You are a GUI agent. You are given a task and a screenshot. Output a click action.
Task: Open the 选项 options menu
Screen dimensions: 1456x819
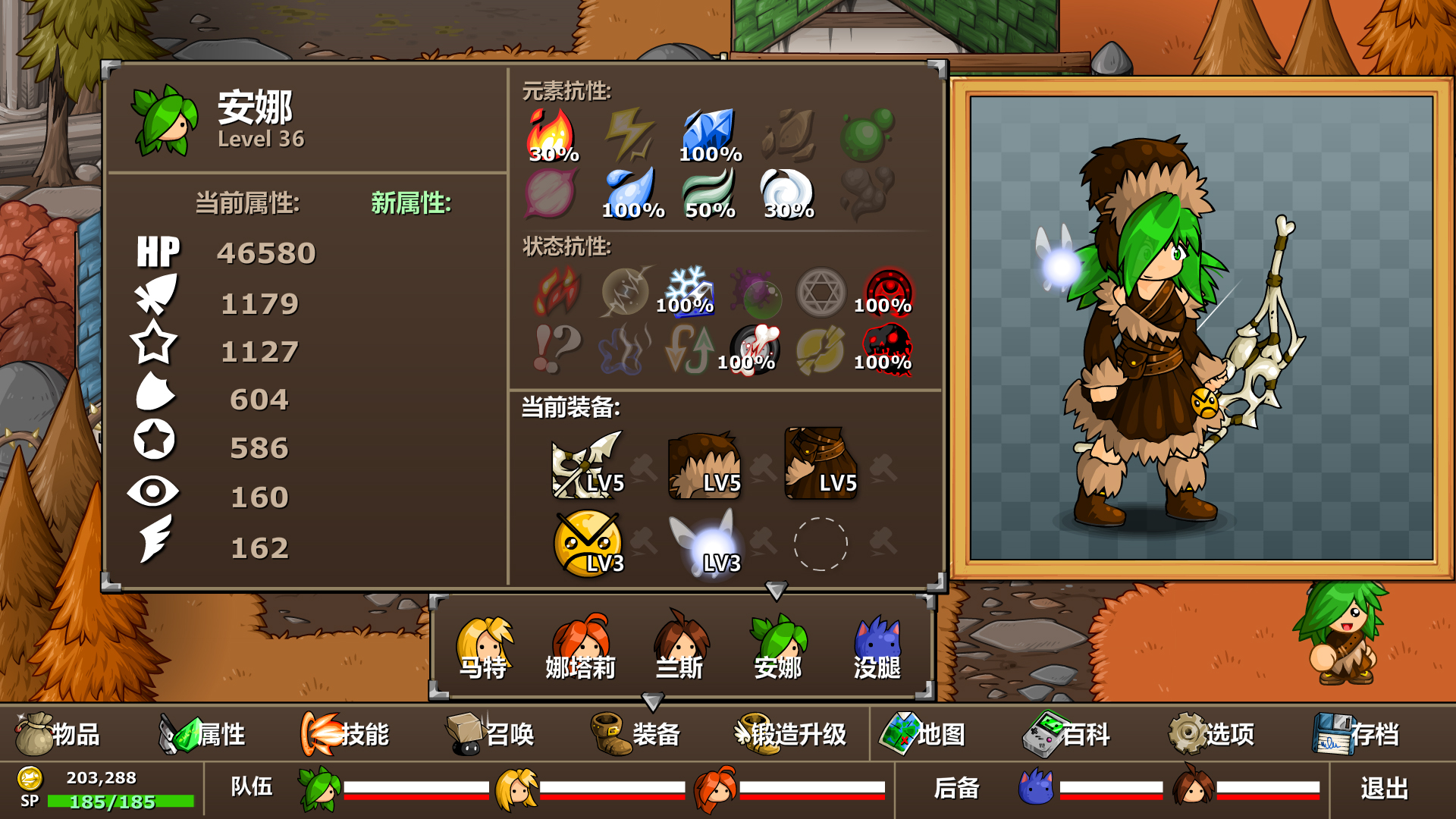pos(1211,733)
